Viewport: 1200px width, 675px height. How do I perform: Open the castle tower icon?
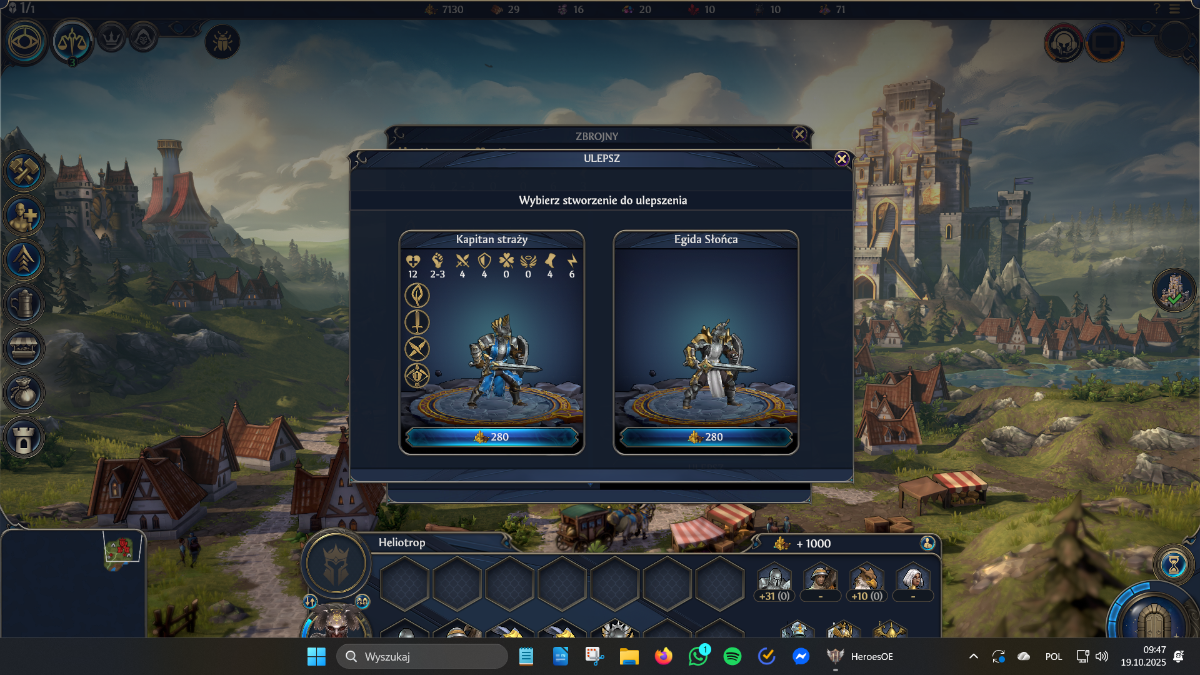23,436
